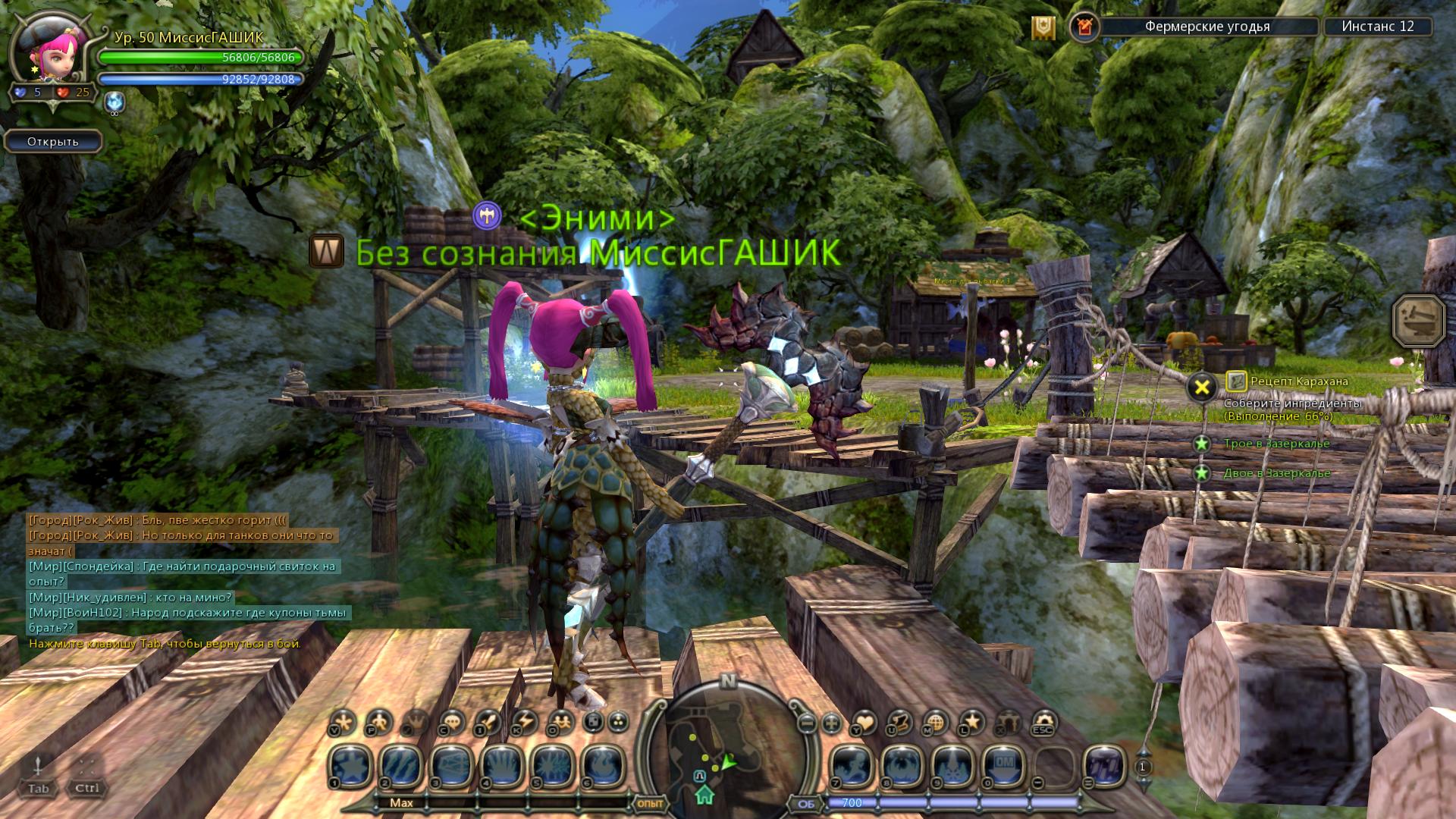
Task: Click the yellow banner icon
Action: tap(1043, 28)
